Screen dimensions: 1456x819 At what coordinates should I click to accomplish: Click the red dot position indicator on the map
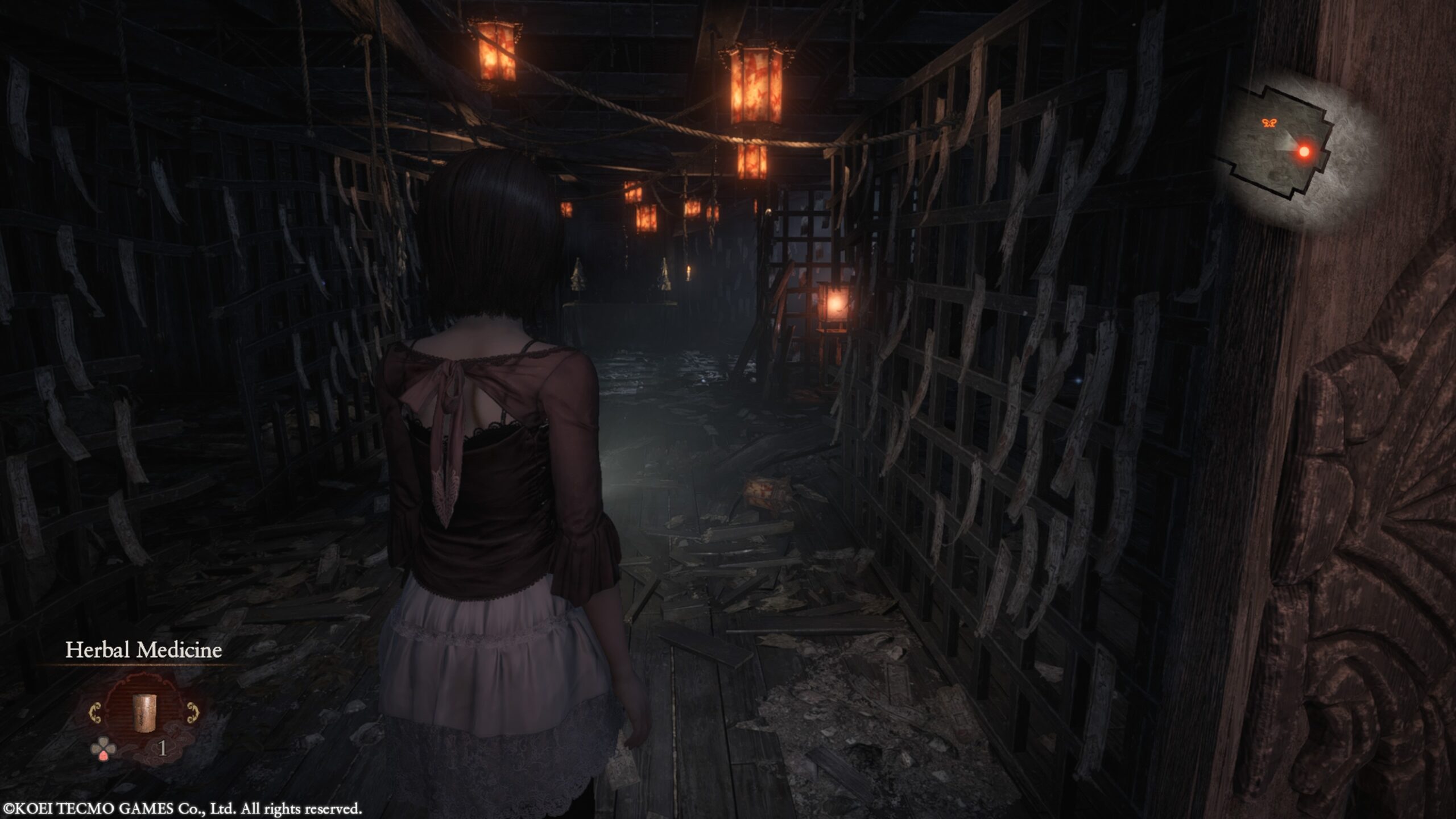(x=1304, y=152)
